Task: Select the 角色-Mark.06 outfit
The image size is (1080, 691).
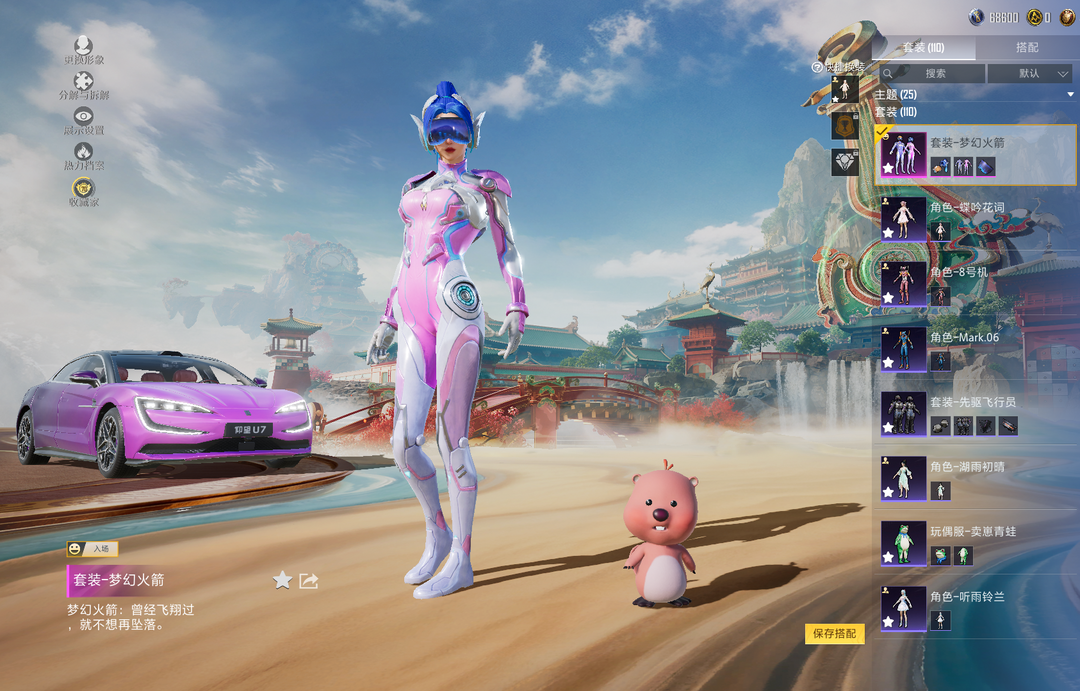Action: pos(976,349)
